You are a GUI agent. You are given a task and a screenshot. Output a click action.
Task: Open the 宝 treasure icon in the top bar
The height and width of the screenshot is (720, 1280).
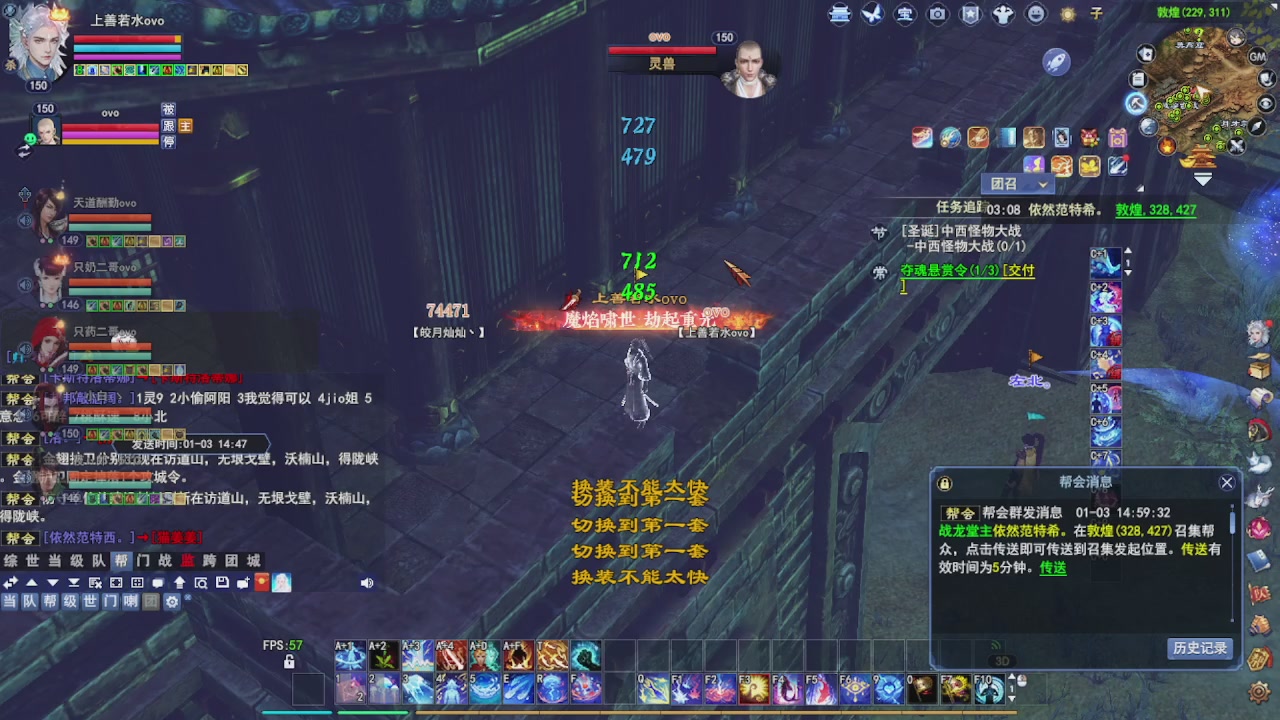pos(905,14)
